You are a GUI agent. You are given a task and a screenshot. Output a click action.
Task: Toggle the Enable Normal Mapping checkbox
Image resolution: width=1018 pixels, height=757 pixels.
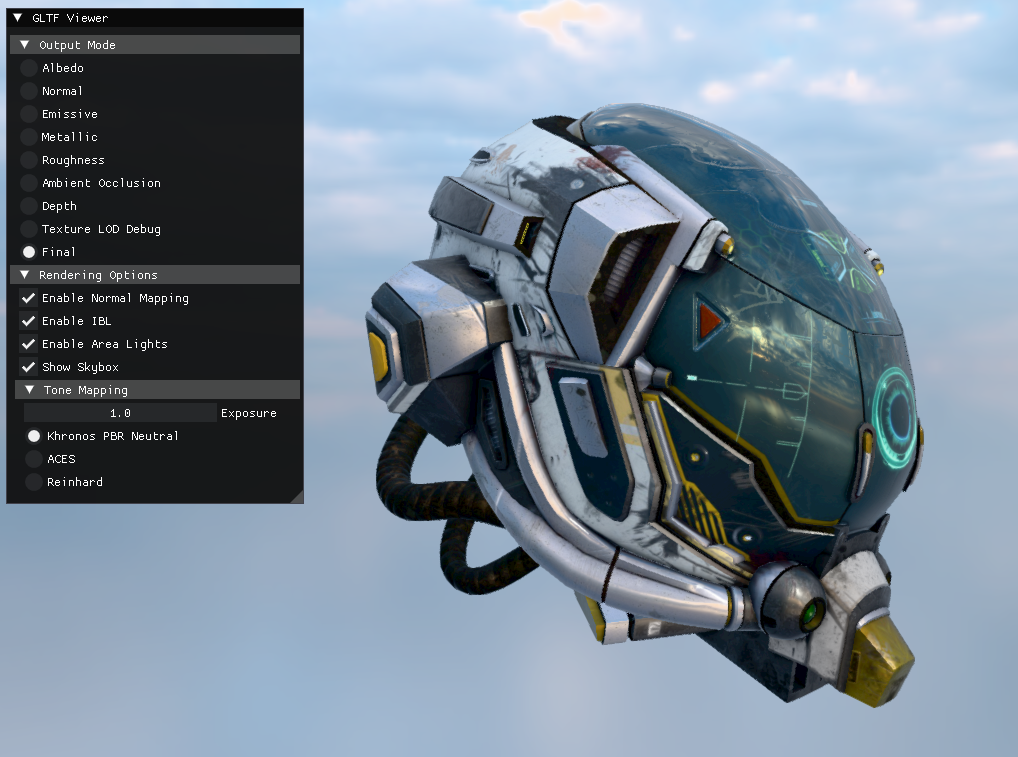pyautogui.click(x=29, y=298)
